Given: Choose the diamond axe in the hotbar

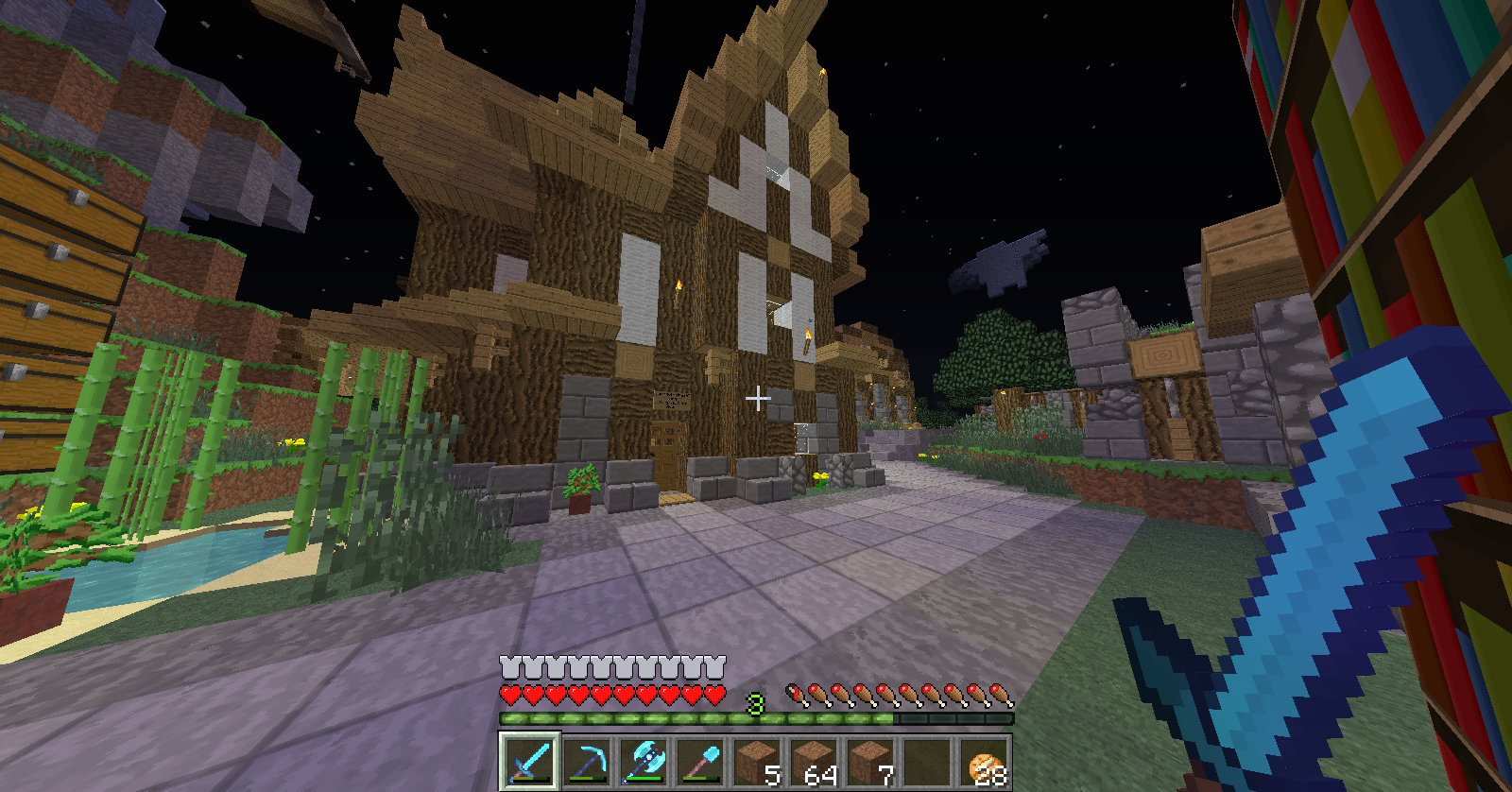Looking at the screenshot, I should (x=644, y=761).
